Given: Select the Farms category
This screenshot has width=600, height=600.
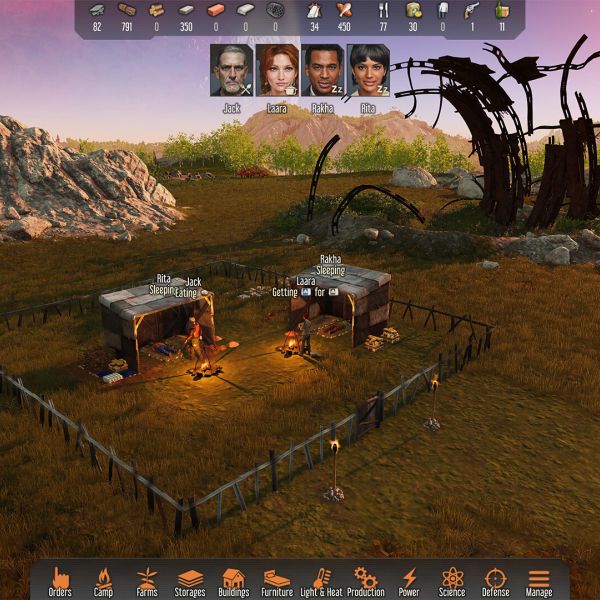Looking at the screenshot, I should (x=147, y=580).
